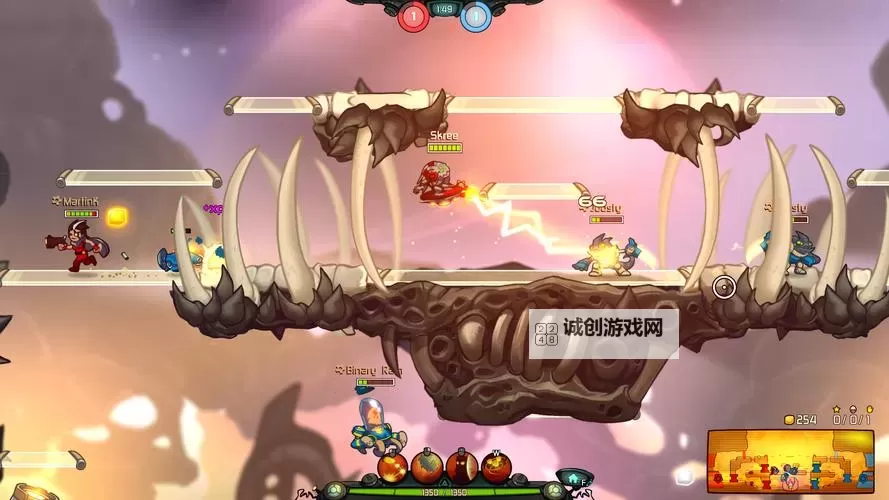Activate the fiery burst ability orb
This screenshot has width=889, height=500.
tap(393, 468)
